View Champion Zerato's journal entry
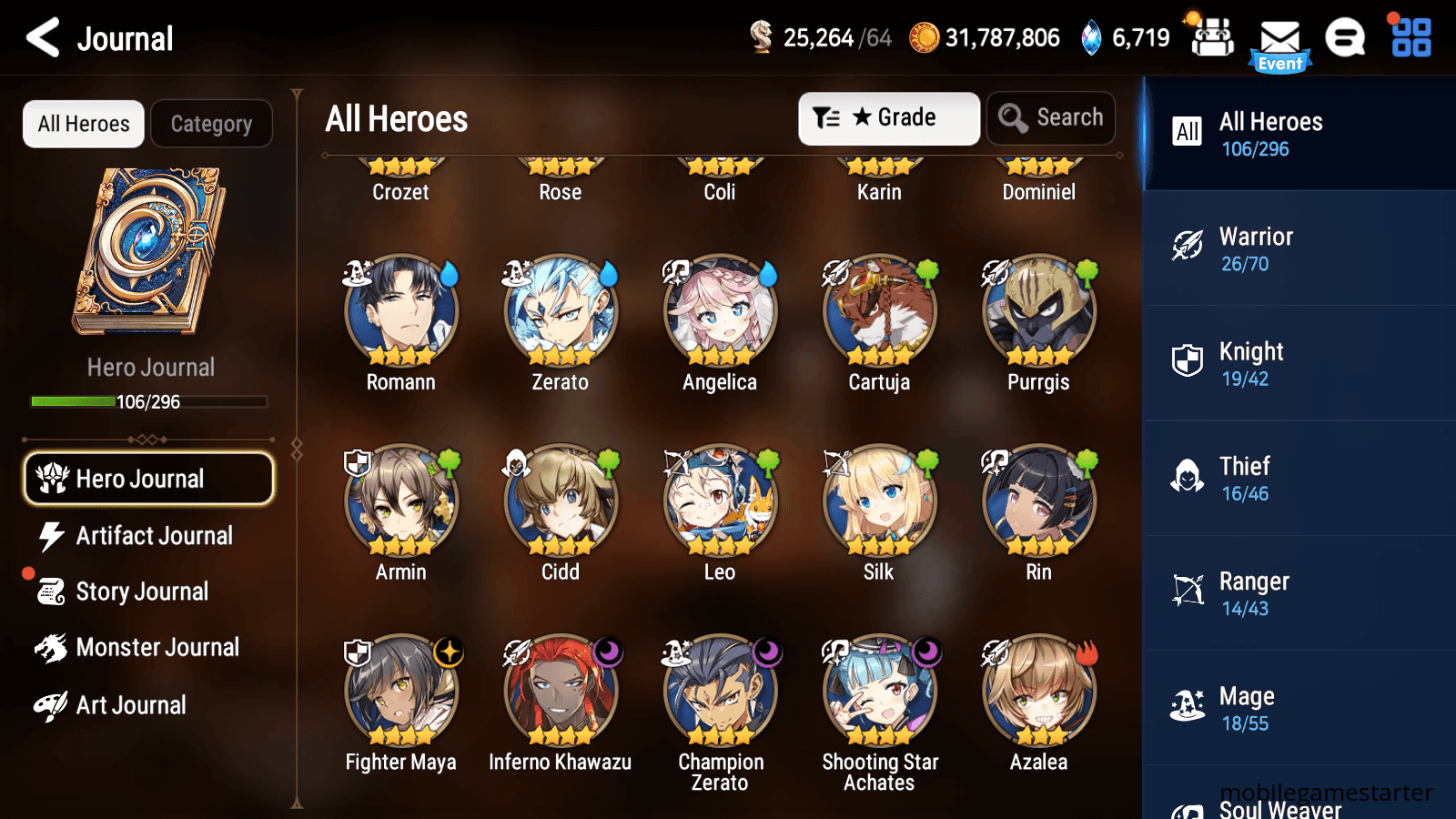 (720, 692)
